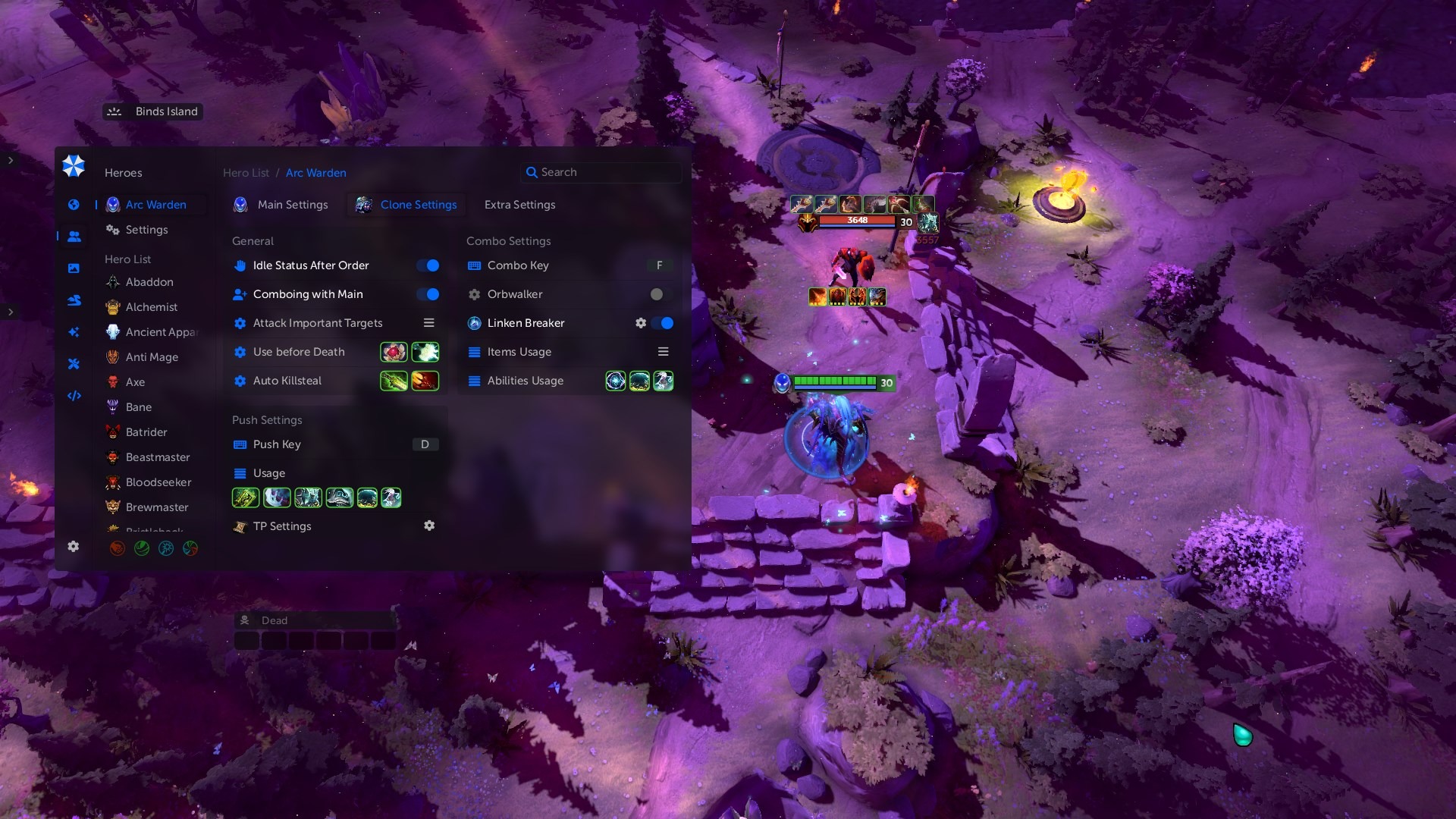Image resolution: width=1456 pixels, height=819 pixels.
Task: Go back to Hero List breadcrumb
Action: tap(246, 173)
